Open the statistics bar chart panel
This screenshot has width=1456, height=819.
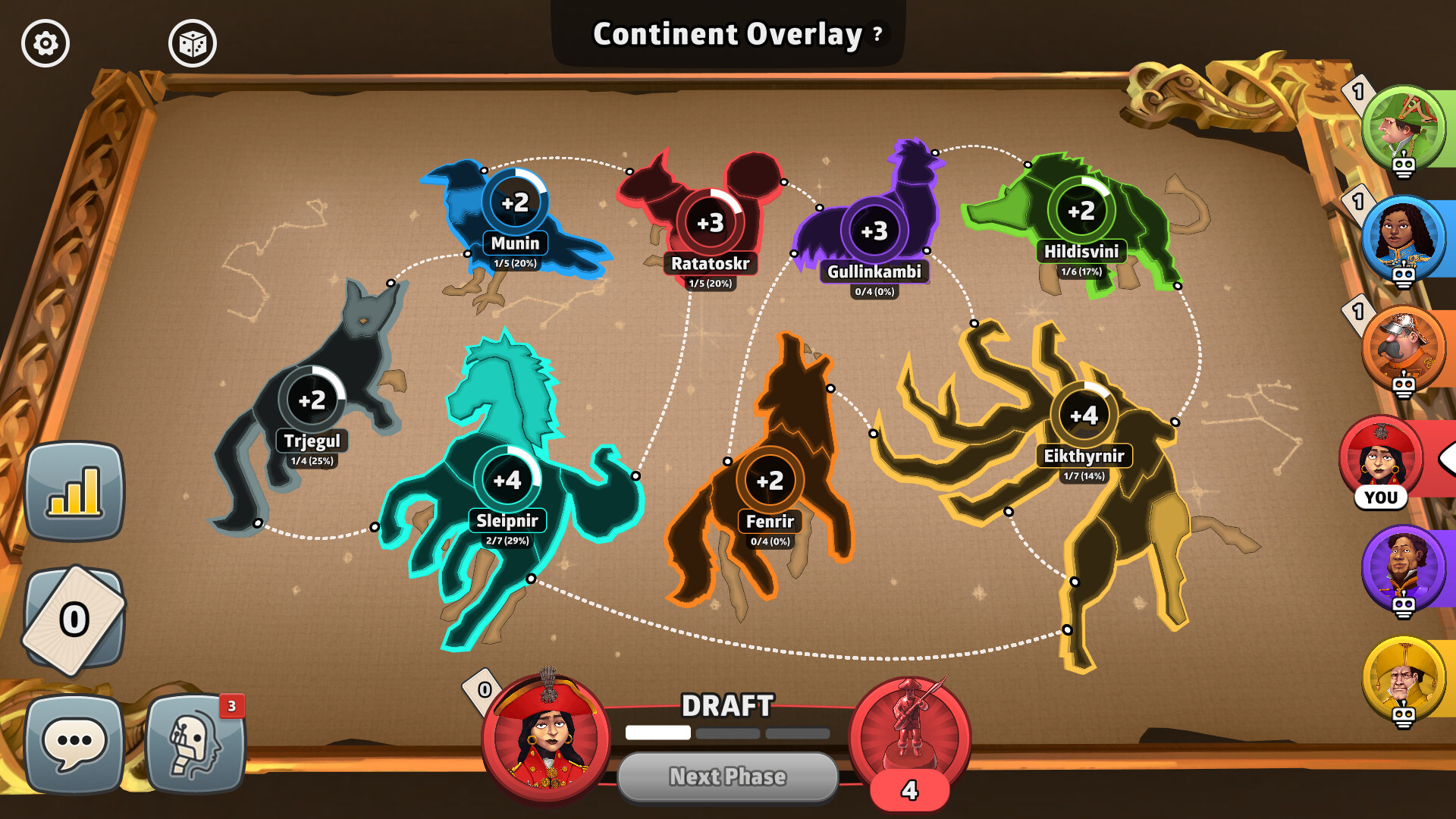(x=74, y=489)
